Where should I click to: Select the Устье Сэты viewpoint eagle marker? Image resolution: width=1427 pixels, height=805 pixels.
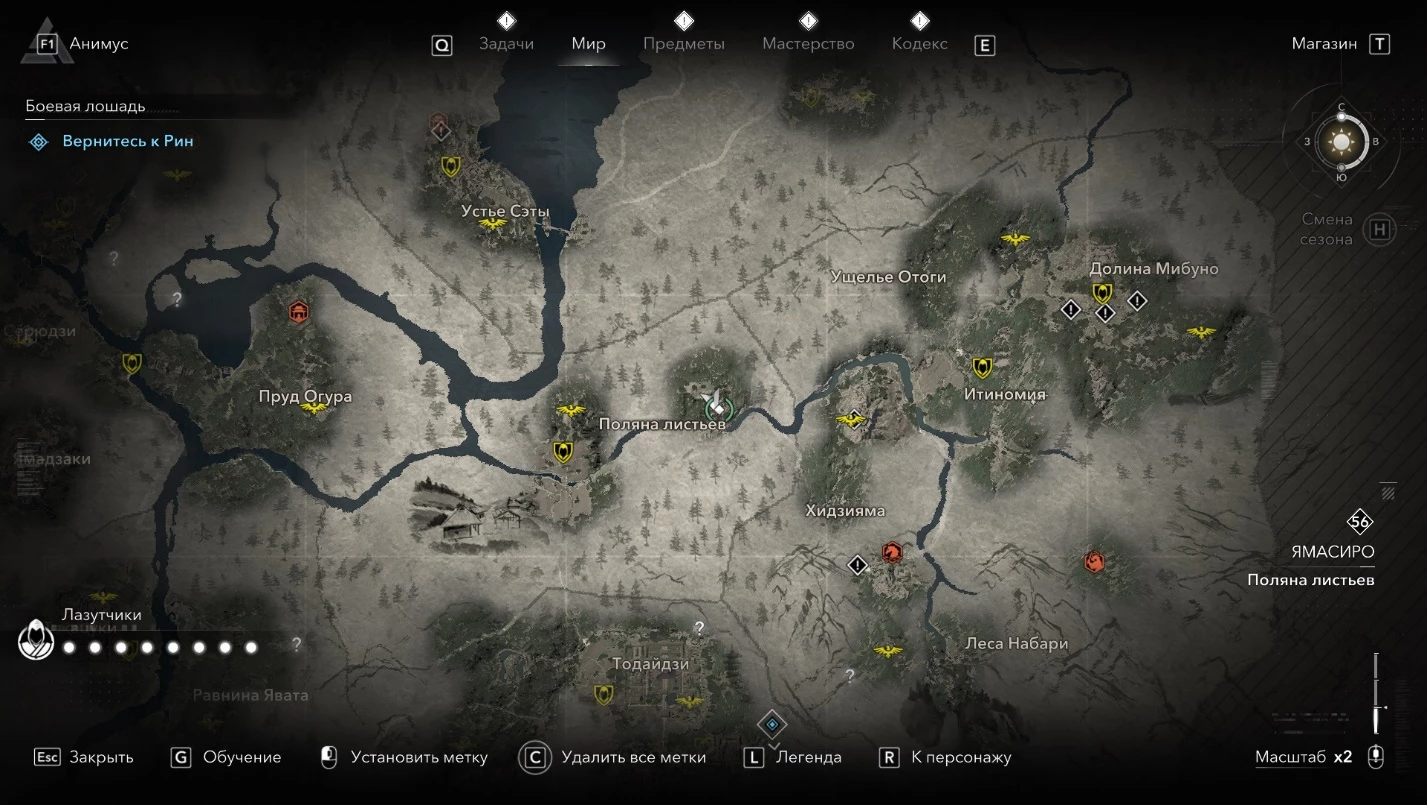[x=492, y=224]
